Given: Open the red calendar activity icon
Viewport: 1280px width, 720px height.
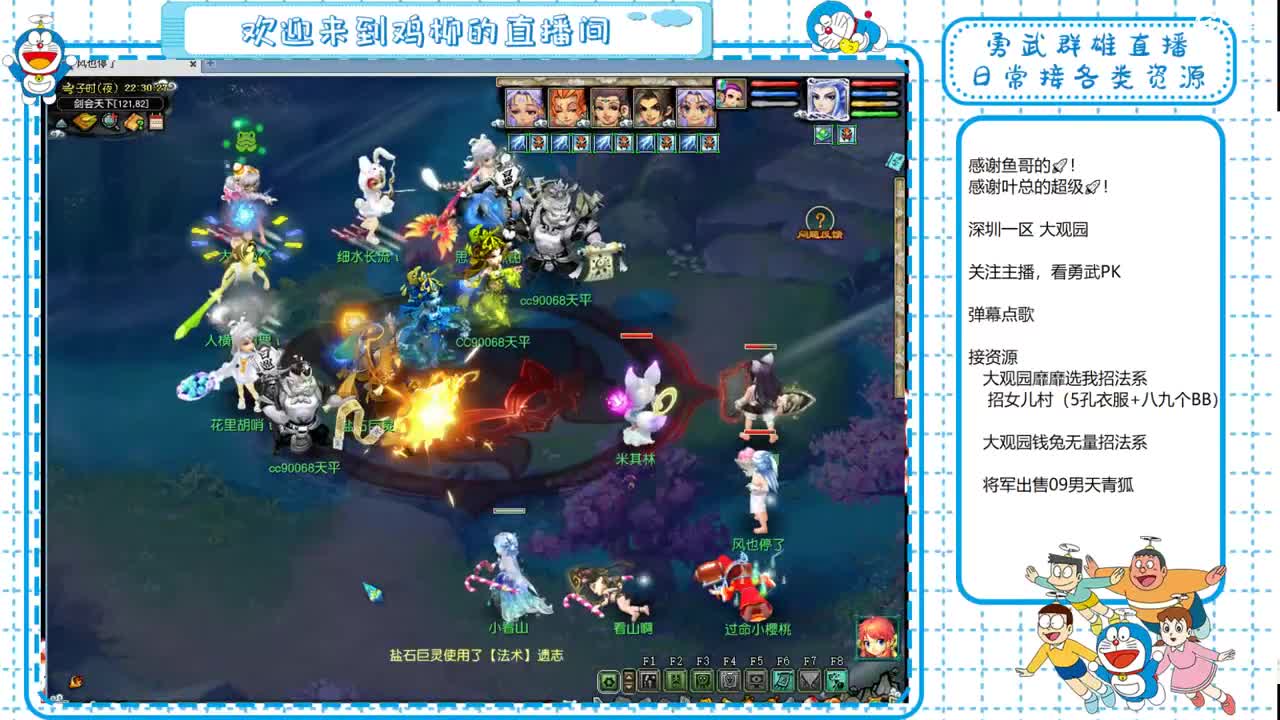Looking at the screenshot, I should (x=156, y=122).
